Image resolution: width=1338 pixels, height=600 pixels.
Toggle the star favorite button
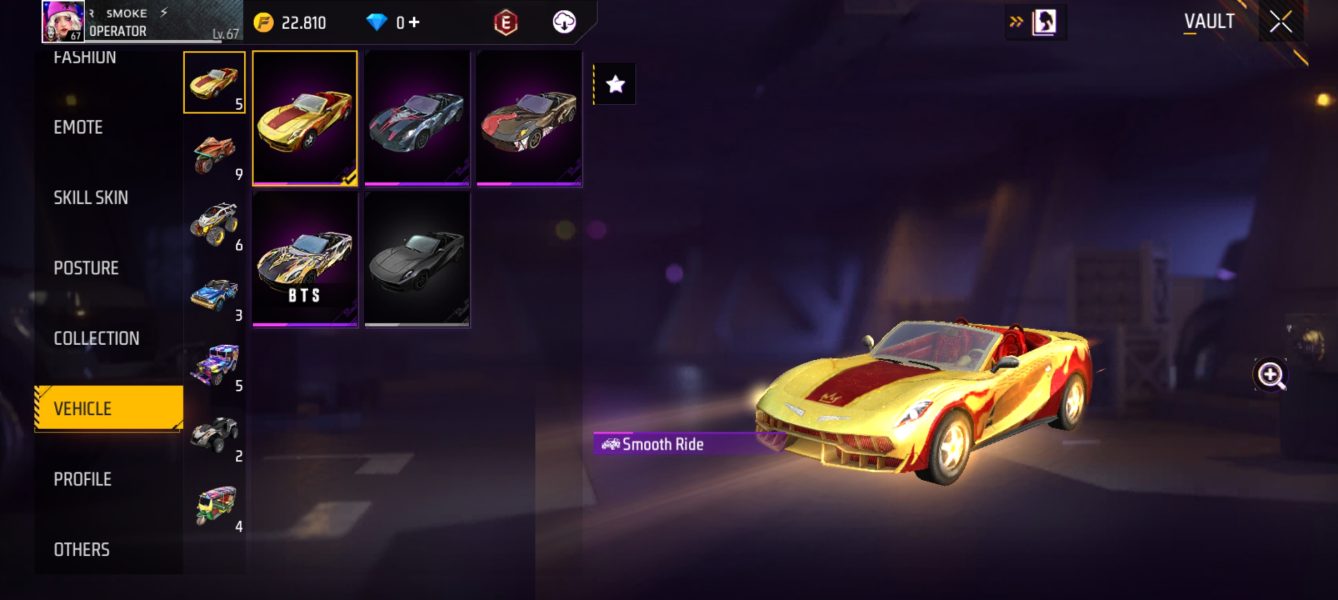click(x=616, y=85)
